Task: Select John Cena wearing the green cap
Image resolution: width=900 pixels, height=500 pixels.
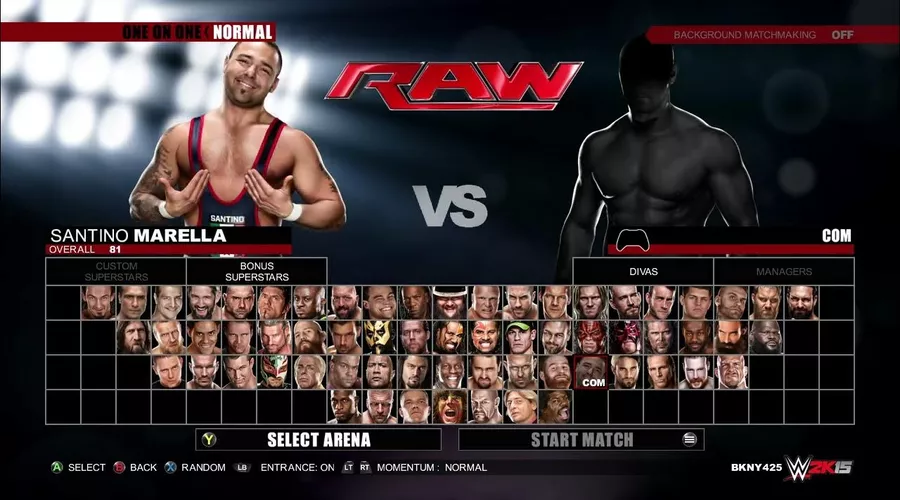Action: point(520,337)
